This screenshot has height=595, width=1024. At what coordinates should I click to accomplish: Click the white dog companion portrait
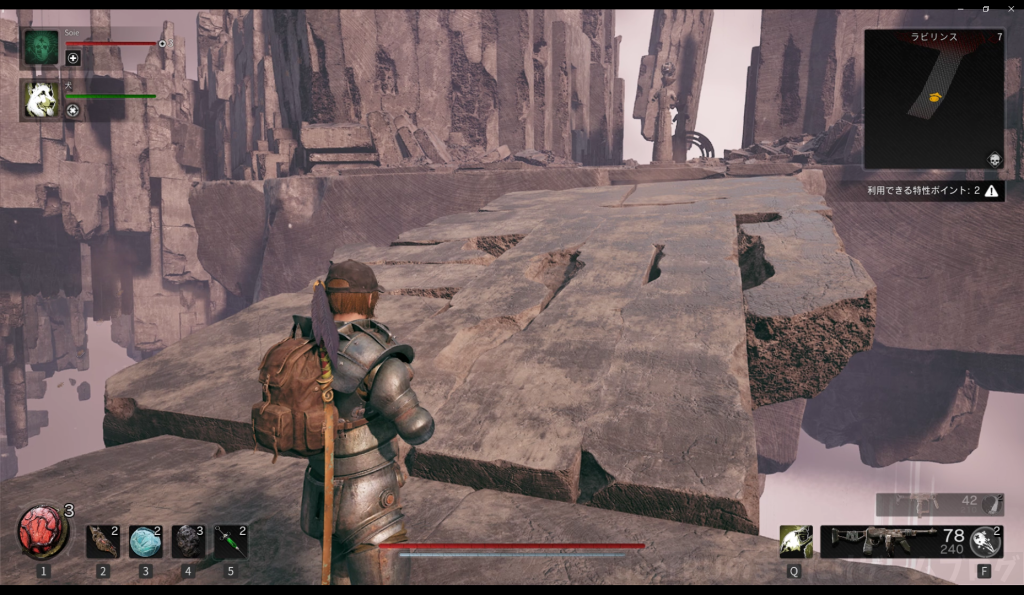[x=41, y=100]
